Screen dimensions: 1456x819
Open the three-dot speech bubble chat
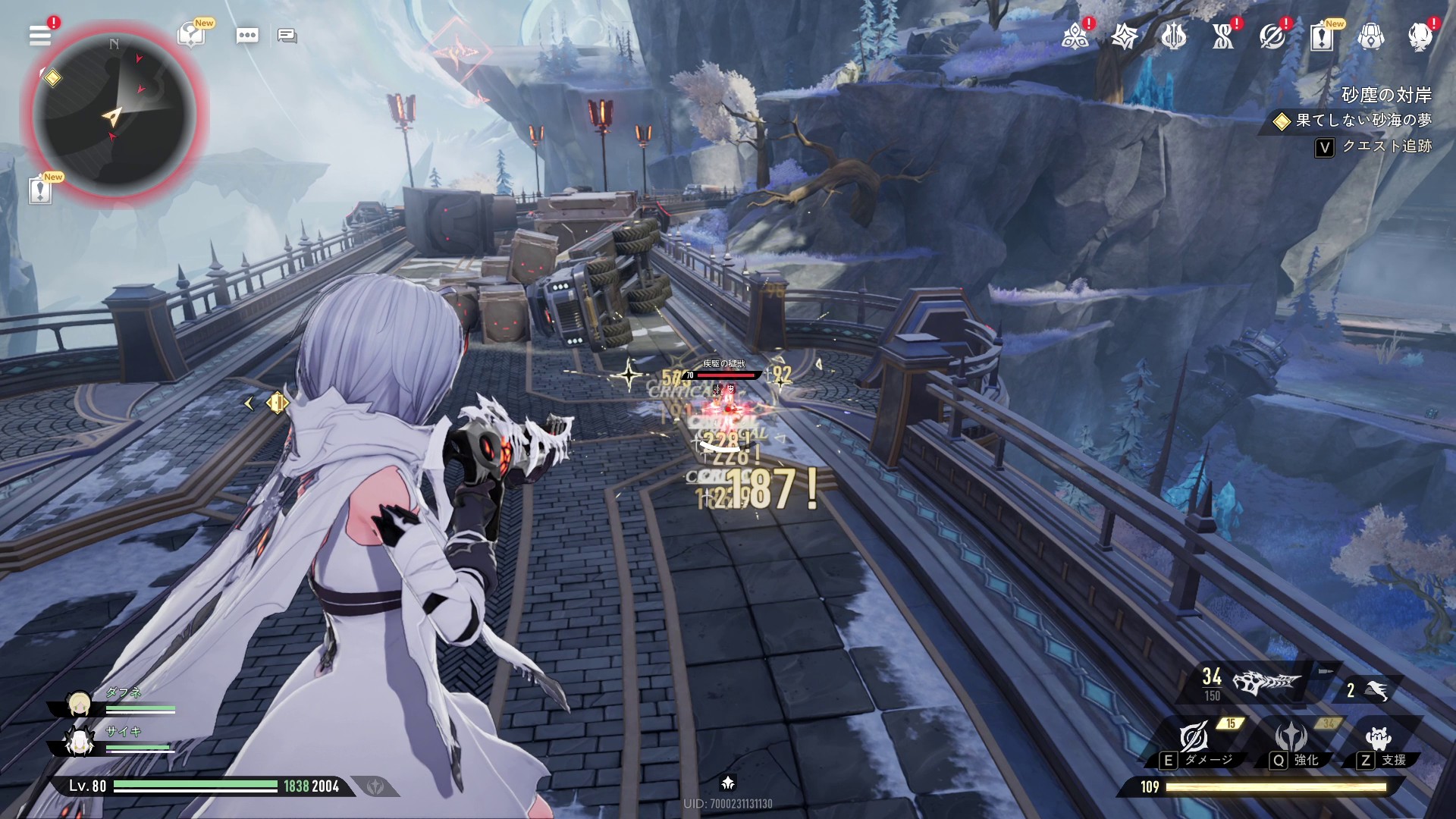[x=247, y=36]
